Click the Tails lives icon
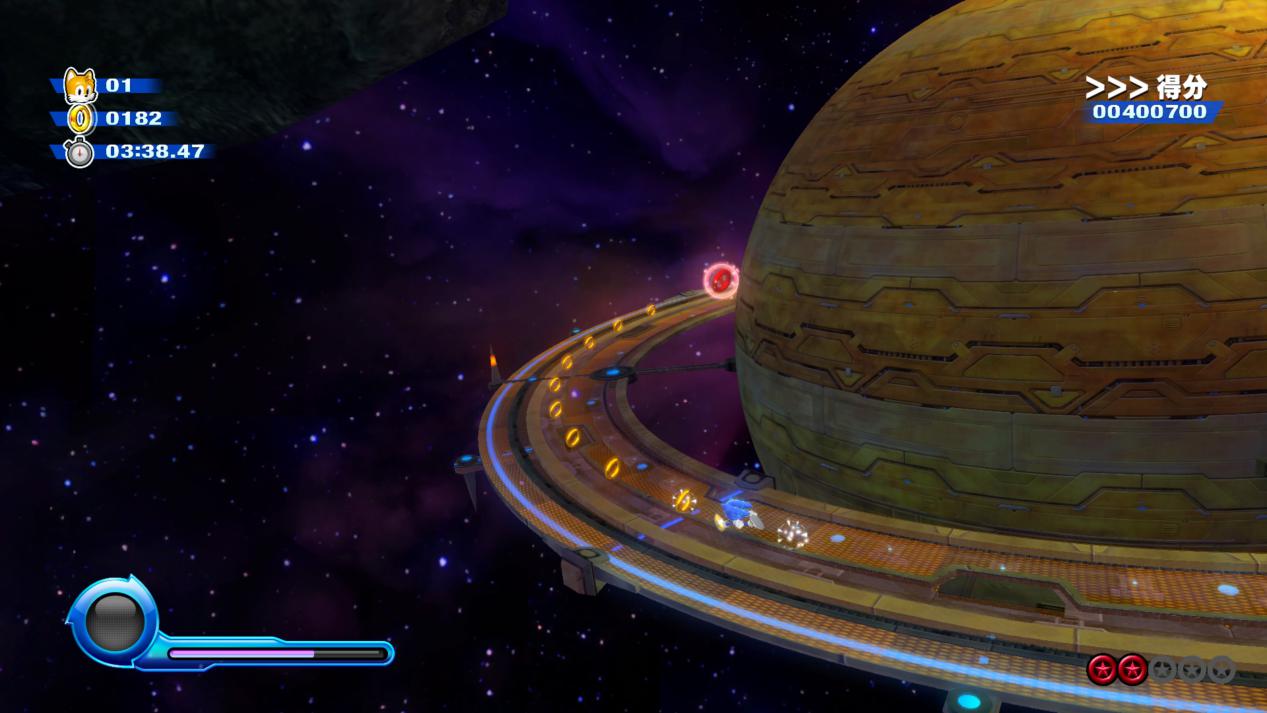 tap(80, 86)
